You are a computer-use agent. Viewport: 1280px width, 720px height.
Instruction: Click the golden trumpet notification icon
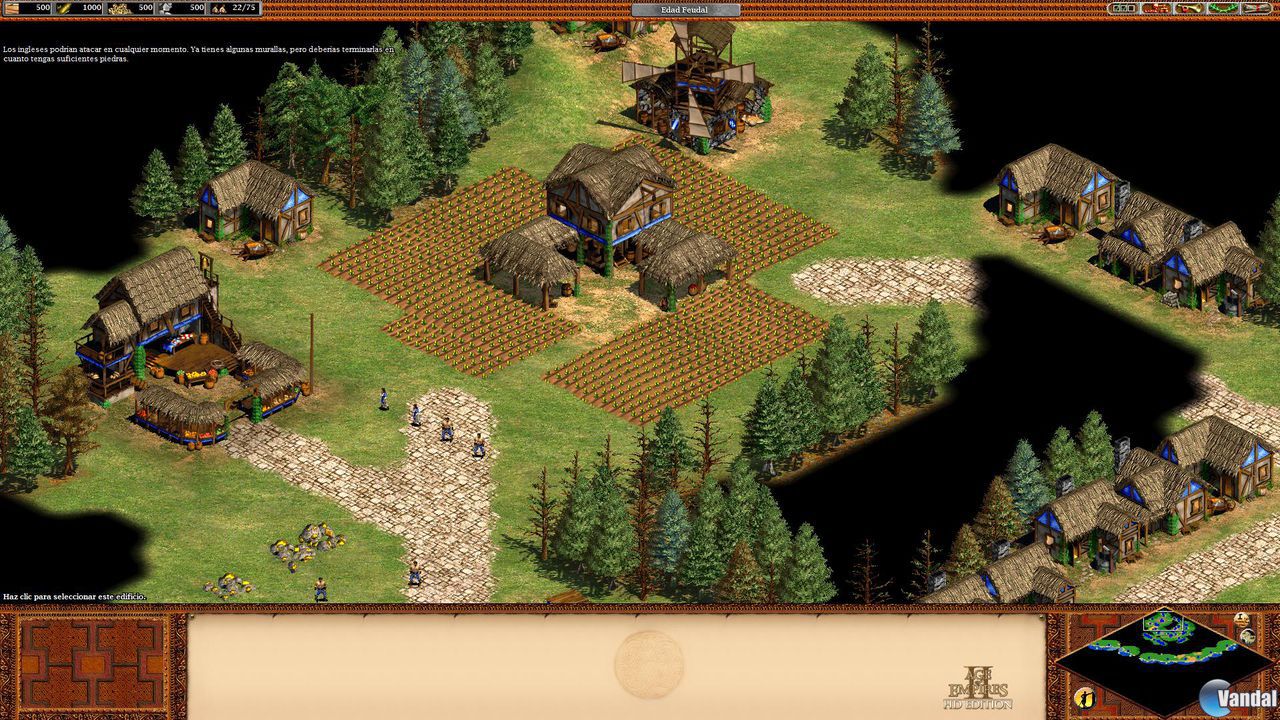[x=1188, y=9]
